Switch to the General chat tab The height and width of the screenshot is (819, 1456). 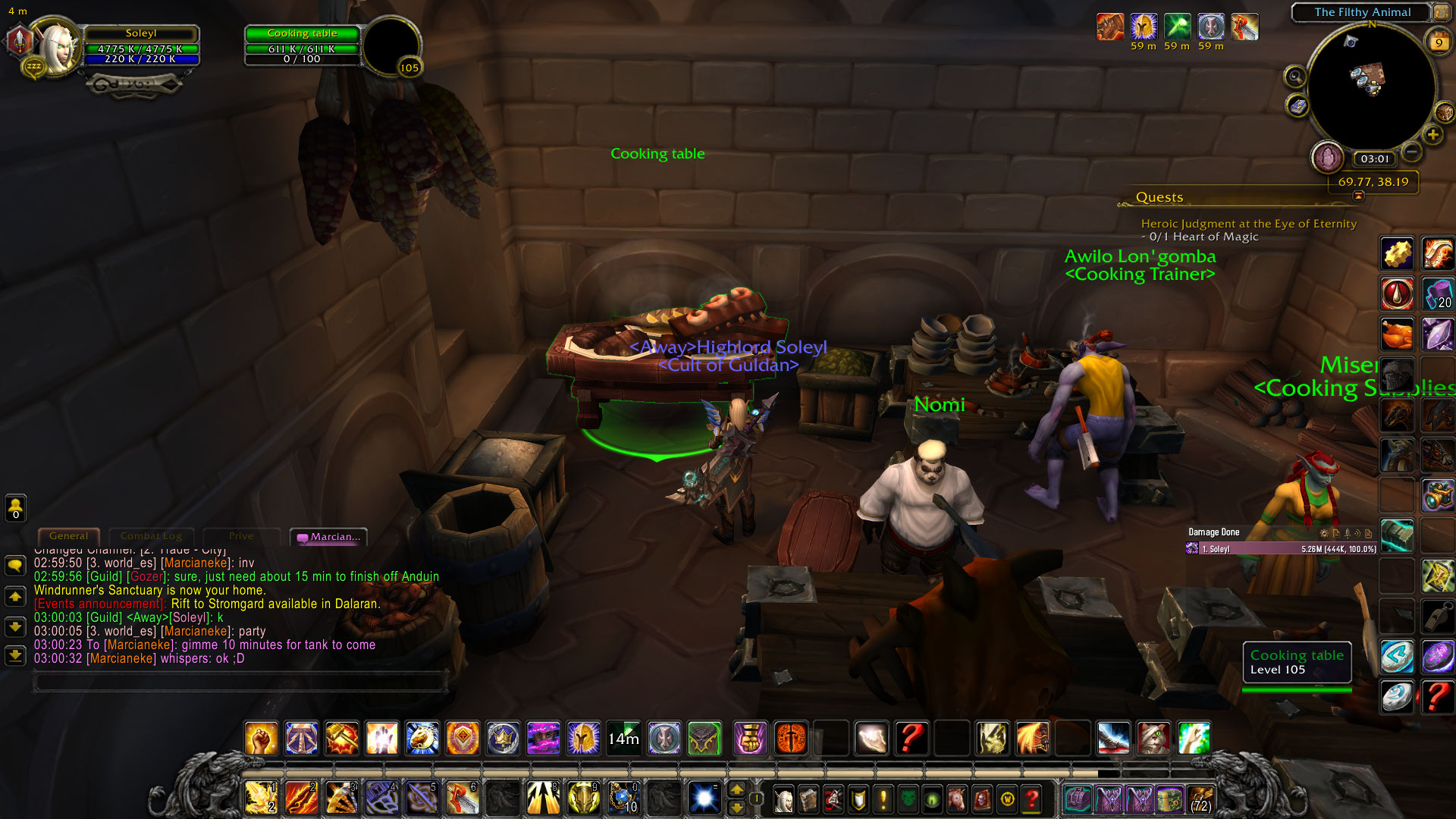pyautogui.click(x=68, y=536)
